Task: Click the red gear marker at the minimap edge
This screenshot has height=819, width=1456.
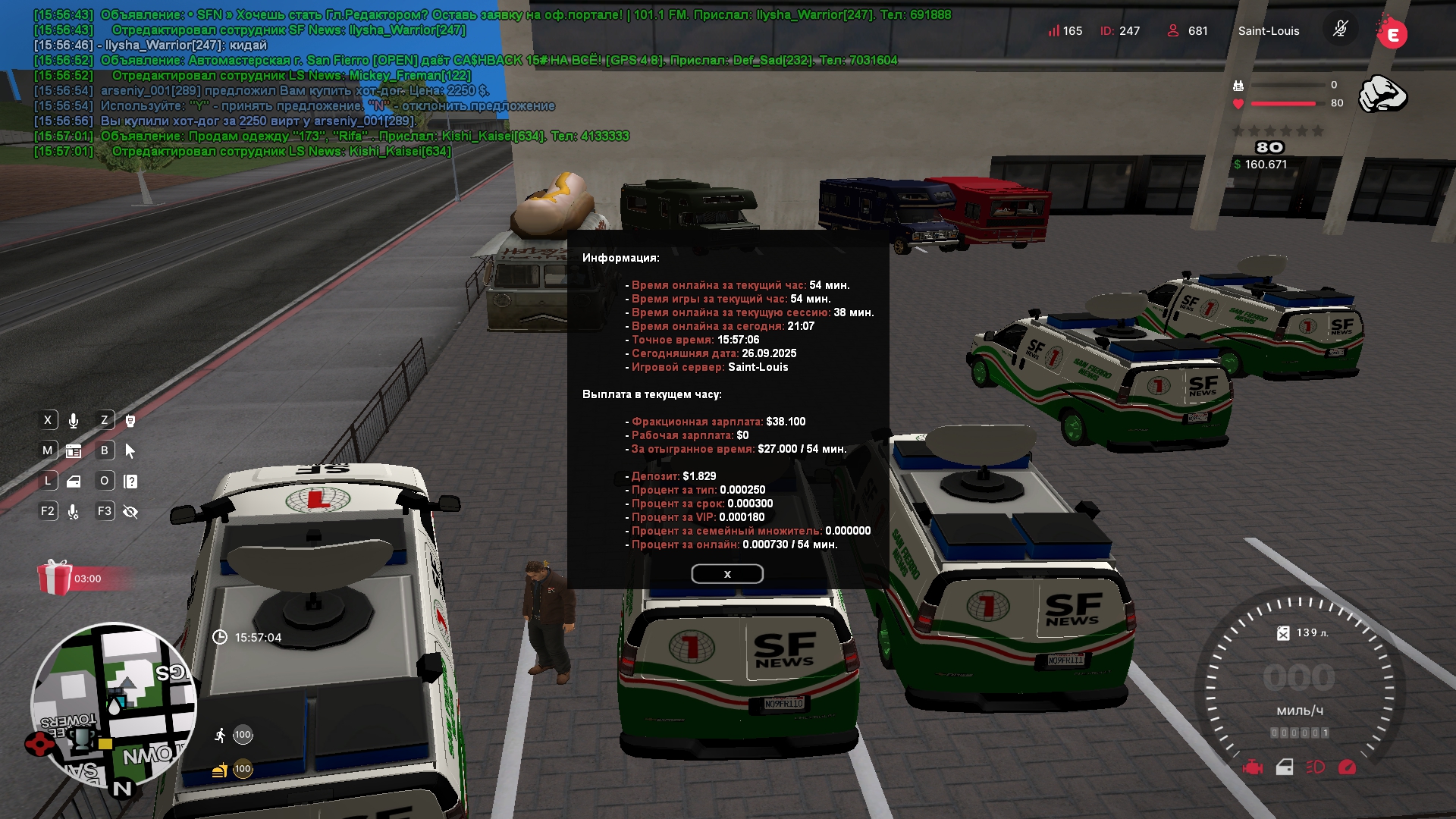Action: (38, 744)
